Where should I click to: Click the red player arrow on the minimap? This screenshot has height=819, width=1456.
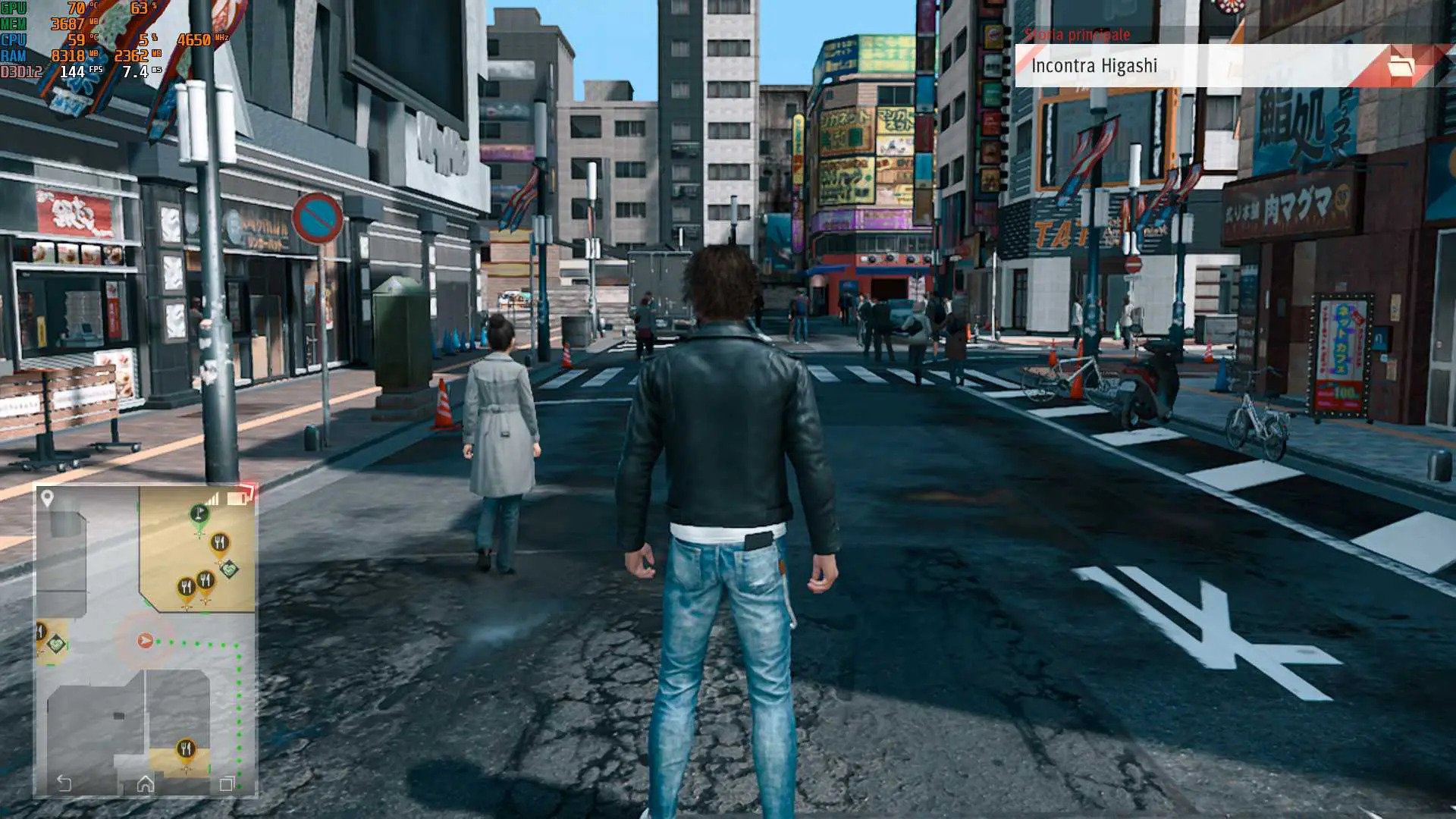click(145, 641)
